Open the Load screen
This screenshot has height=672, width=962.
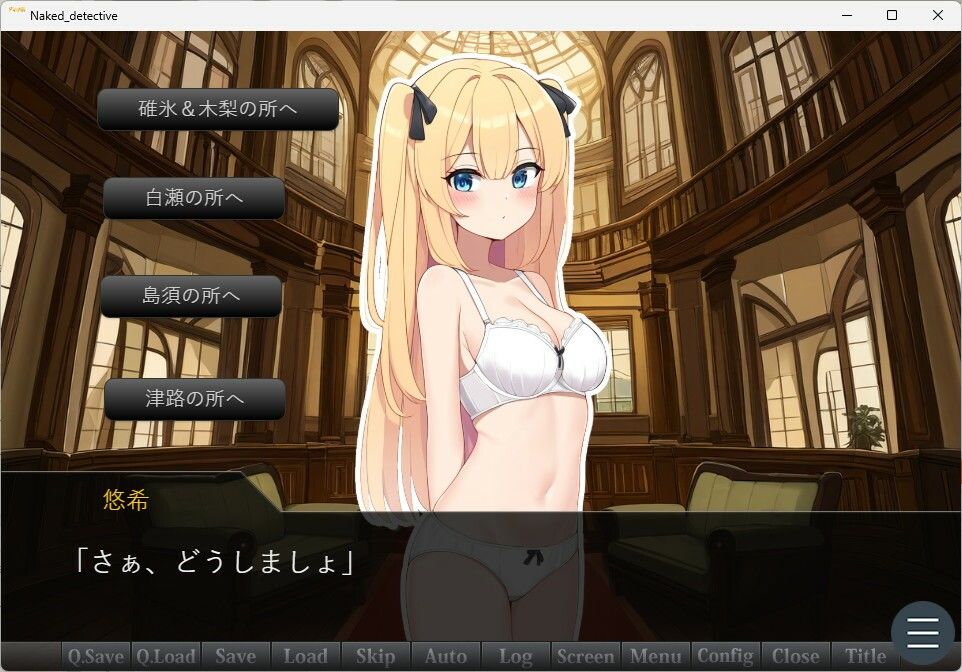click(x=306, y=656)
